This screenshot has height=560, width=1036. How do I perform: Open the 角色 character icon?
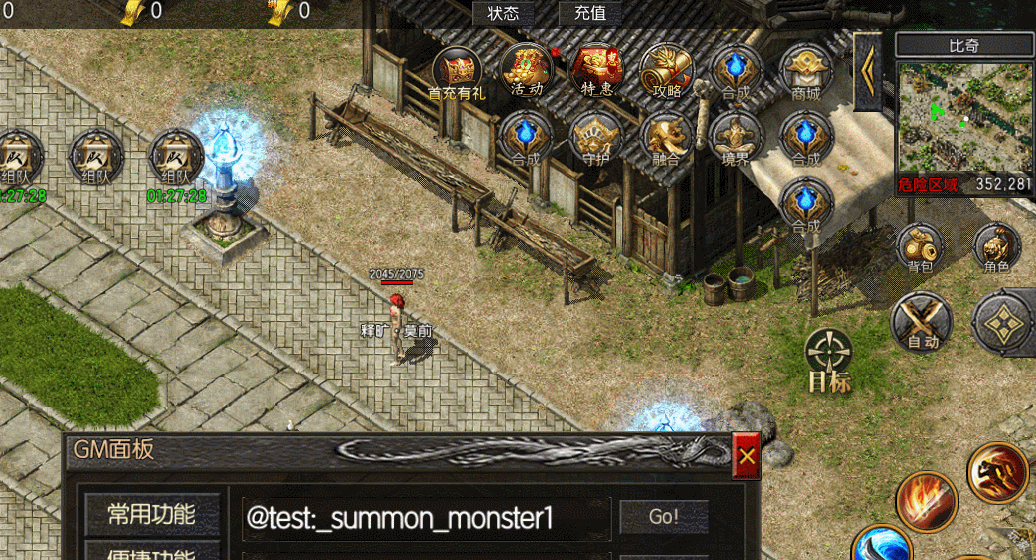pyautogui.click(x=996, y=248)
